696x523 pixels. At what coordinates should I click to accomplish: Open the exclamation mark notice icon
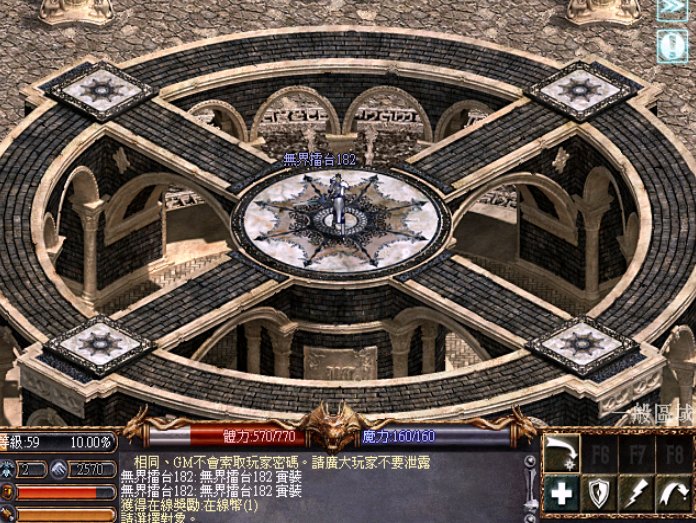(x=672, y=46)
